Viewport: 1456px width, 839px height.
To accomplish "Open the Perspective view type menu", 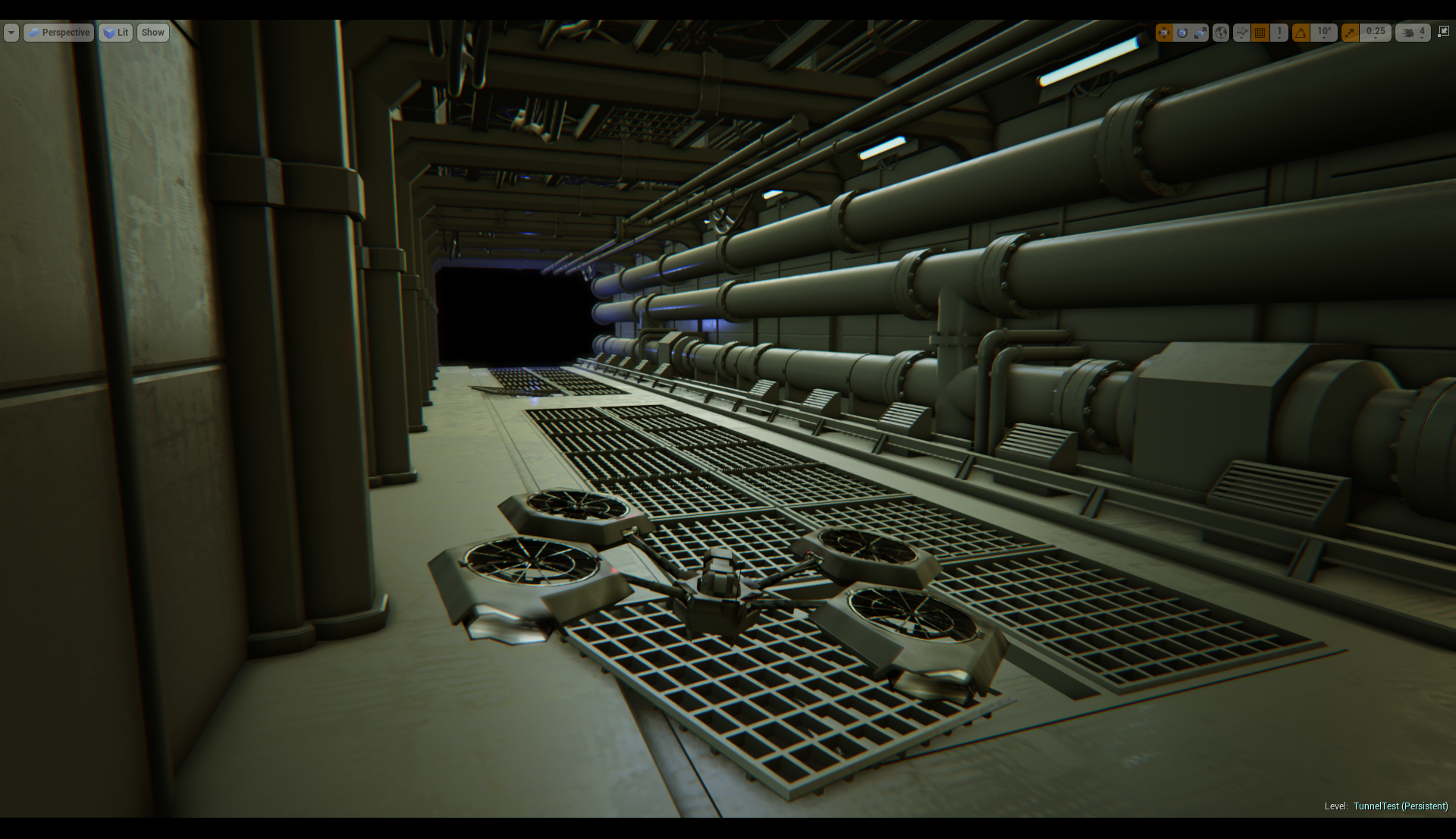I will coord(59,33).
